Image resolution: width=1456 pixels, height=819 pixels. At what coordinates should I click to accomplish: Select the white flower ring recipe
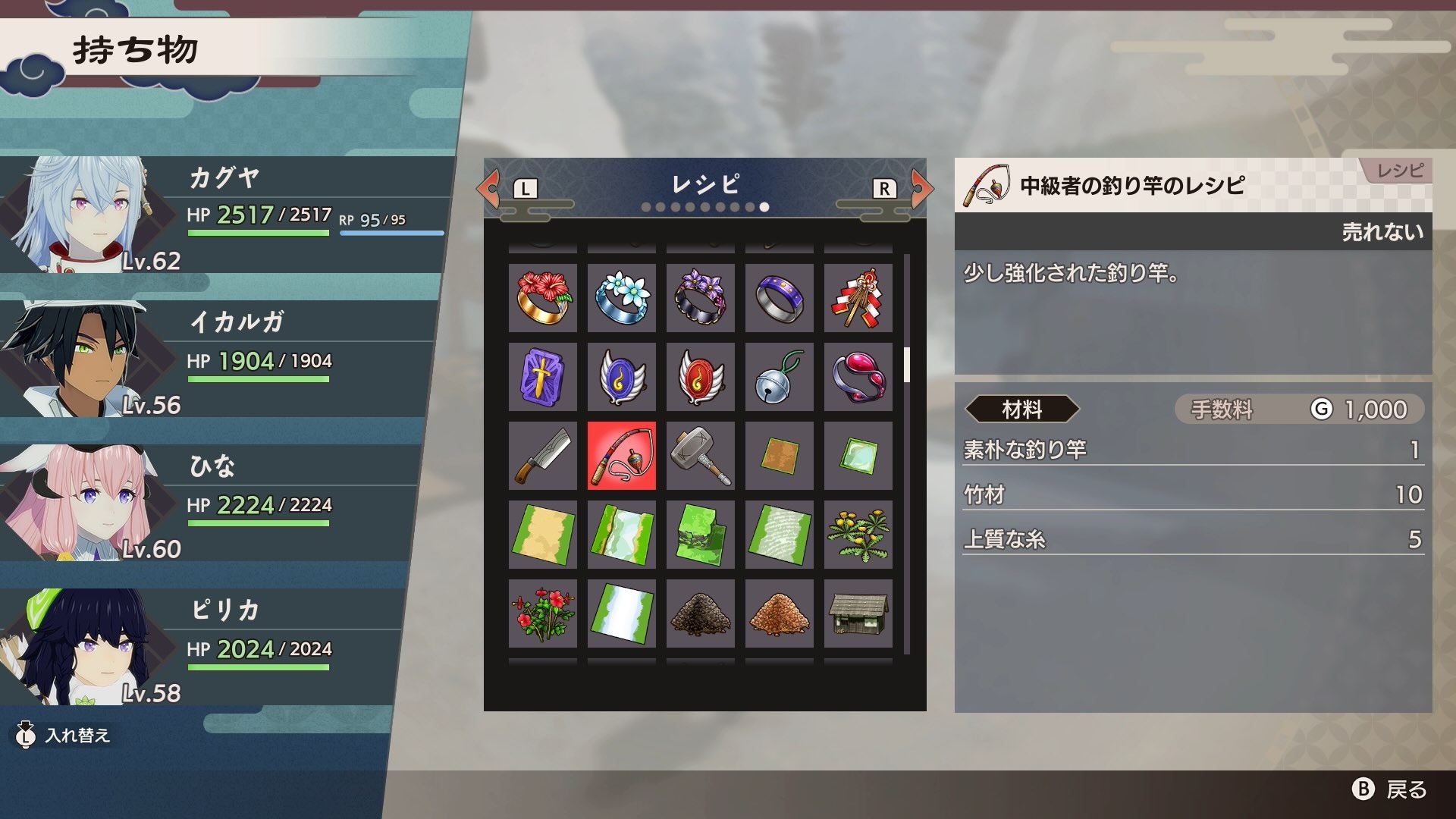coord(621,298)
